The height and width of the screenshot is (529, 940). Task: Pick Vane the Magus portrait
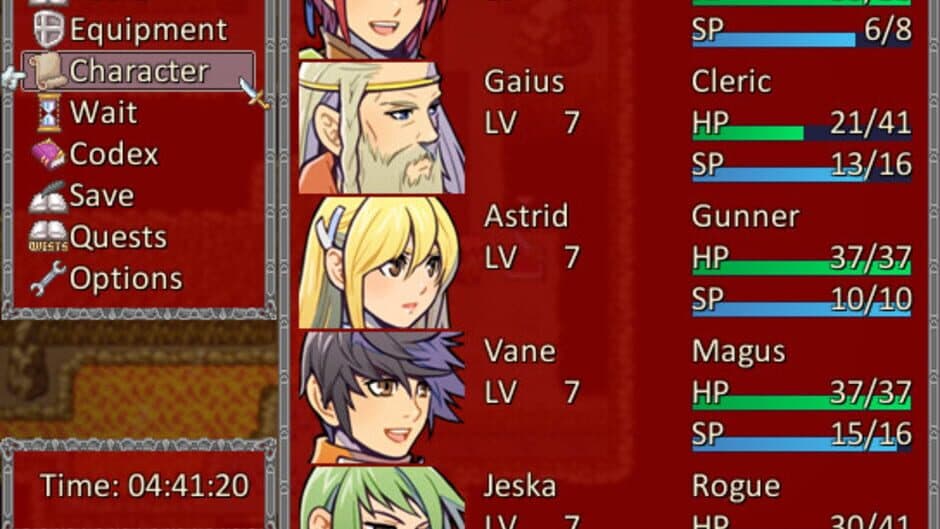[381, 397]
